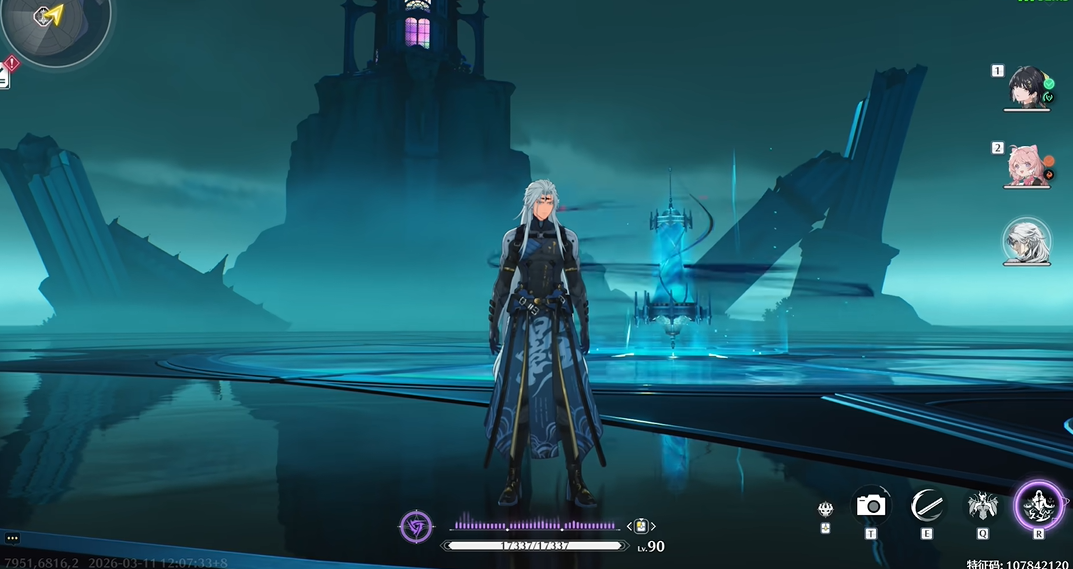Open the chat ellipsis button
The height and width of the screenshot is (569, 1073).
(12, 538)
